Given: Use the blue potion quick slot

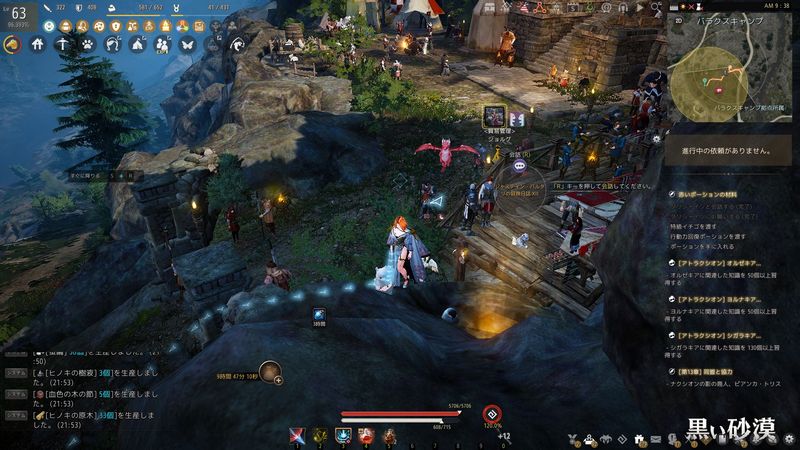Looking at the screenshot, I should [343, 435].
